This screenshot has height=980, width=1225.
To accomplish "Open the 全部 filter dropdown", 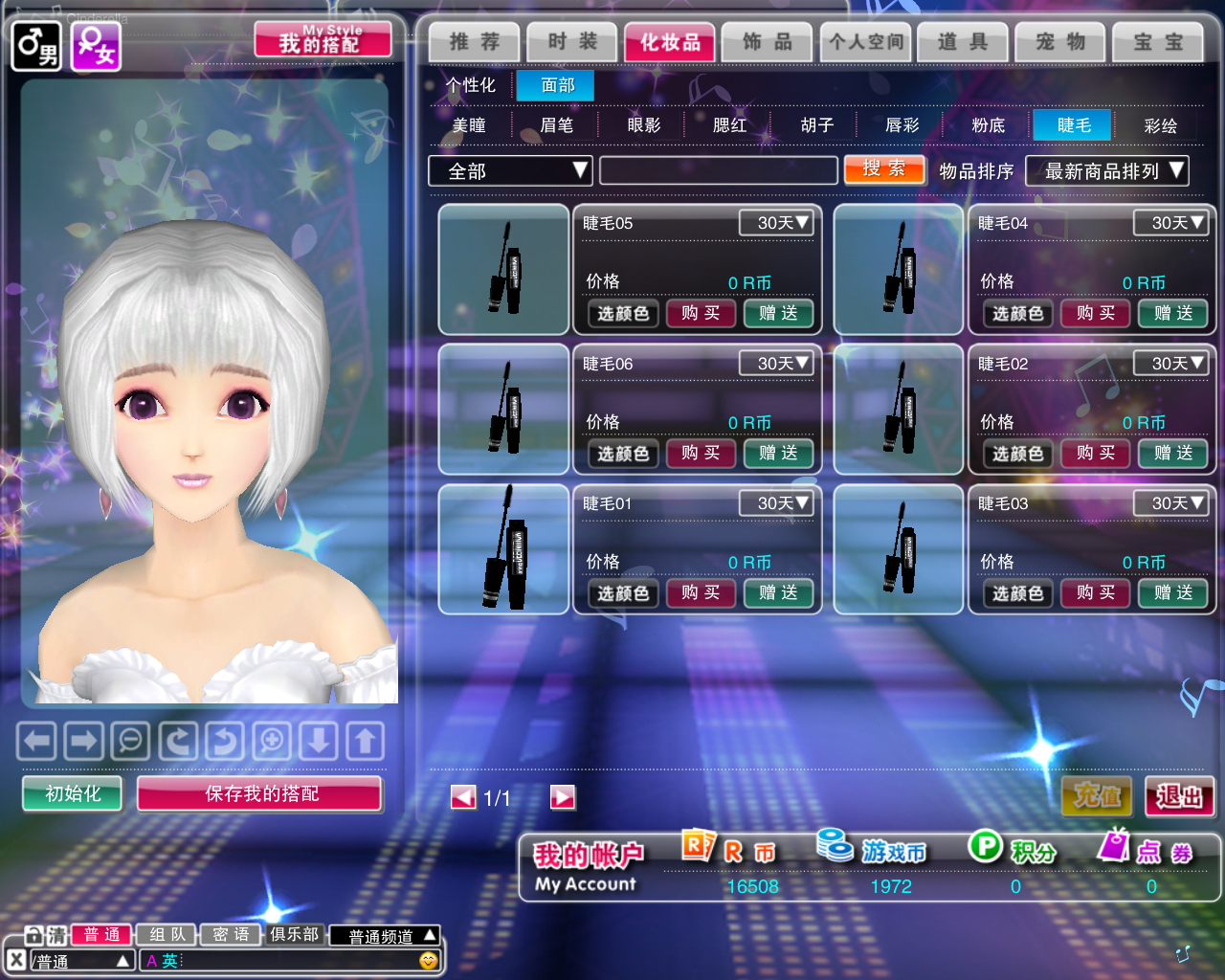I will pos(510,171).
